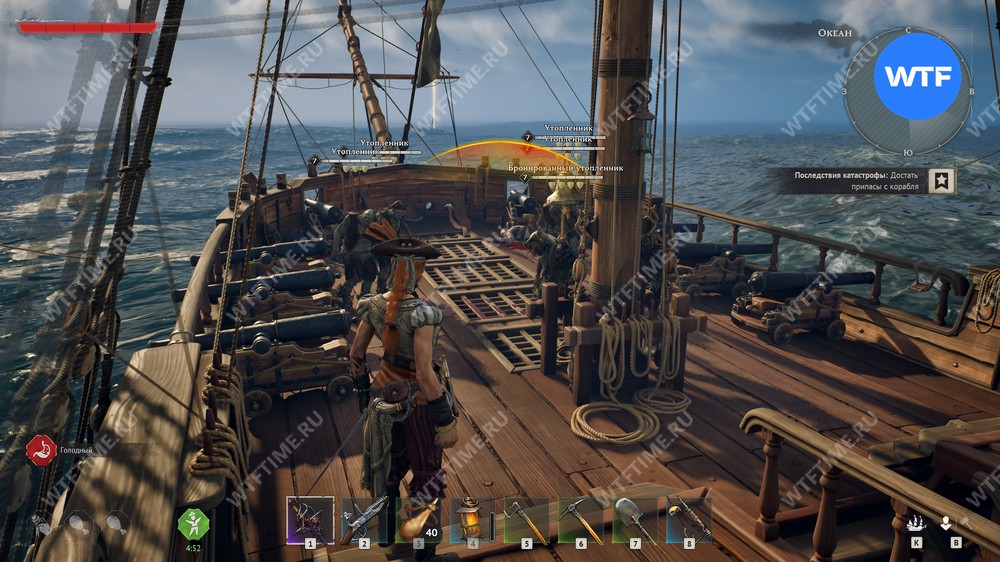Equip the glowing lantern from the hotbar
This screenshot has height=562, width=1000.
(x=472, y=520)
